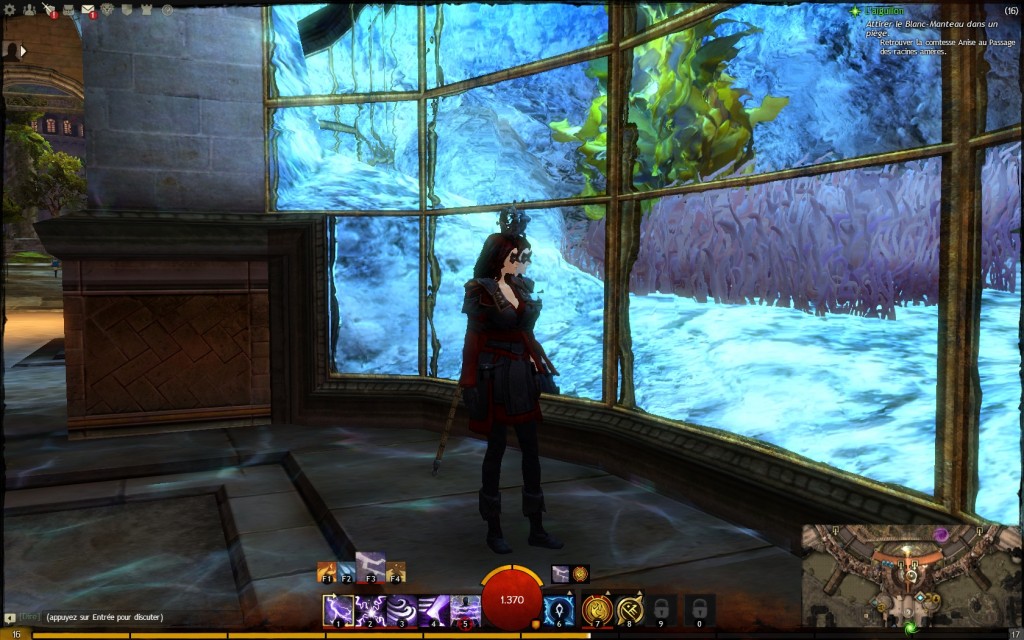
Task: Use the lightning burst skill in slot 2
Action: click(x=370, y=609)
